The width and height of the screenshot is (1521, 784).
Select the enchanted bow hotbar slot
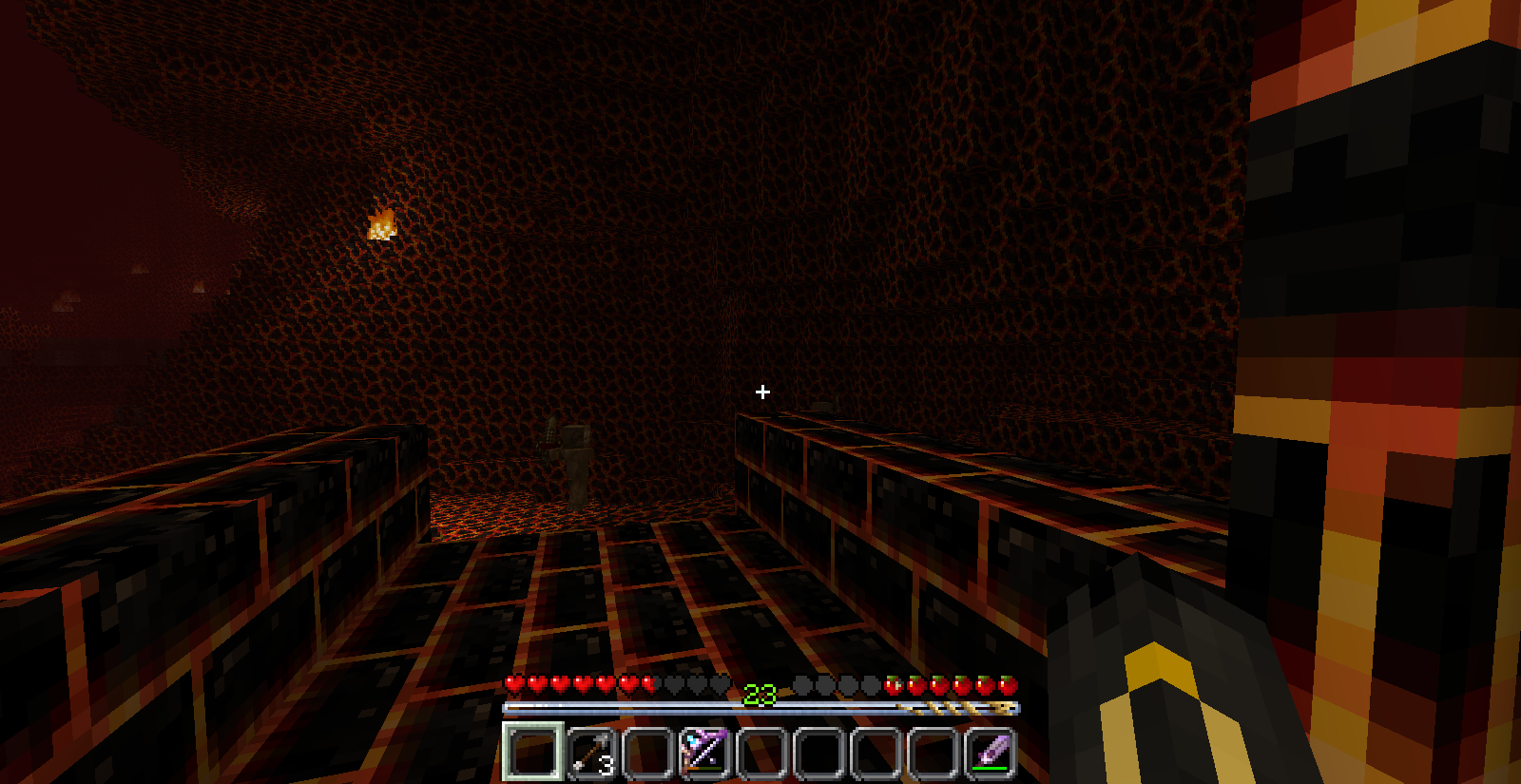pyautogui.click(x=703, y=753)
